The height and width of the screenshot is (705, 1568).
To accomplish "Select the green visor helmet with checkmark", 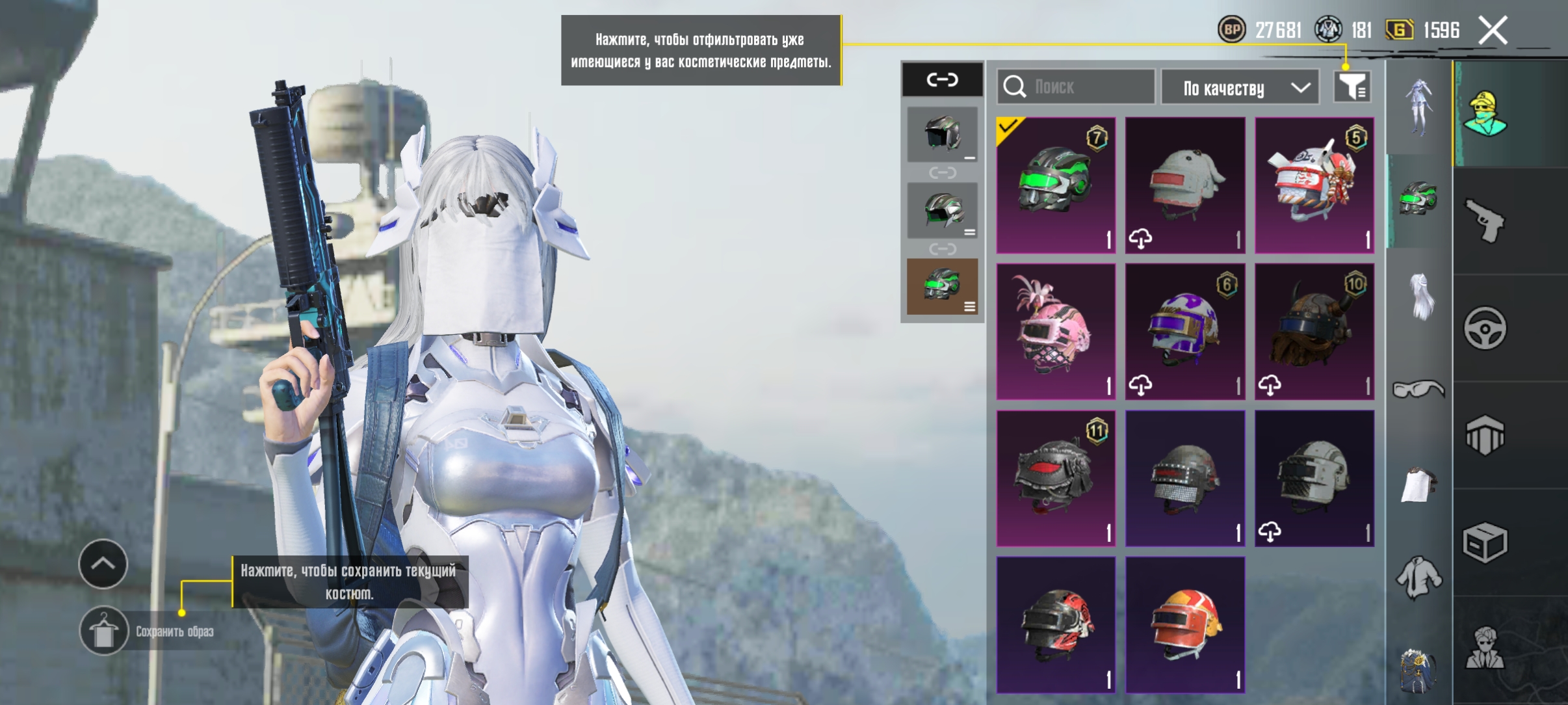I will (1056, 185).
